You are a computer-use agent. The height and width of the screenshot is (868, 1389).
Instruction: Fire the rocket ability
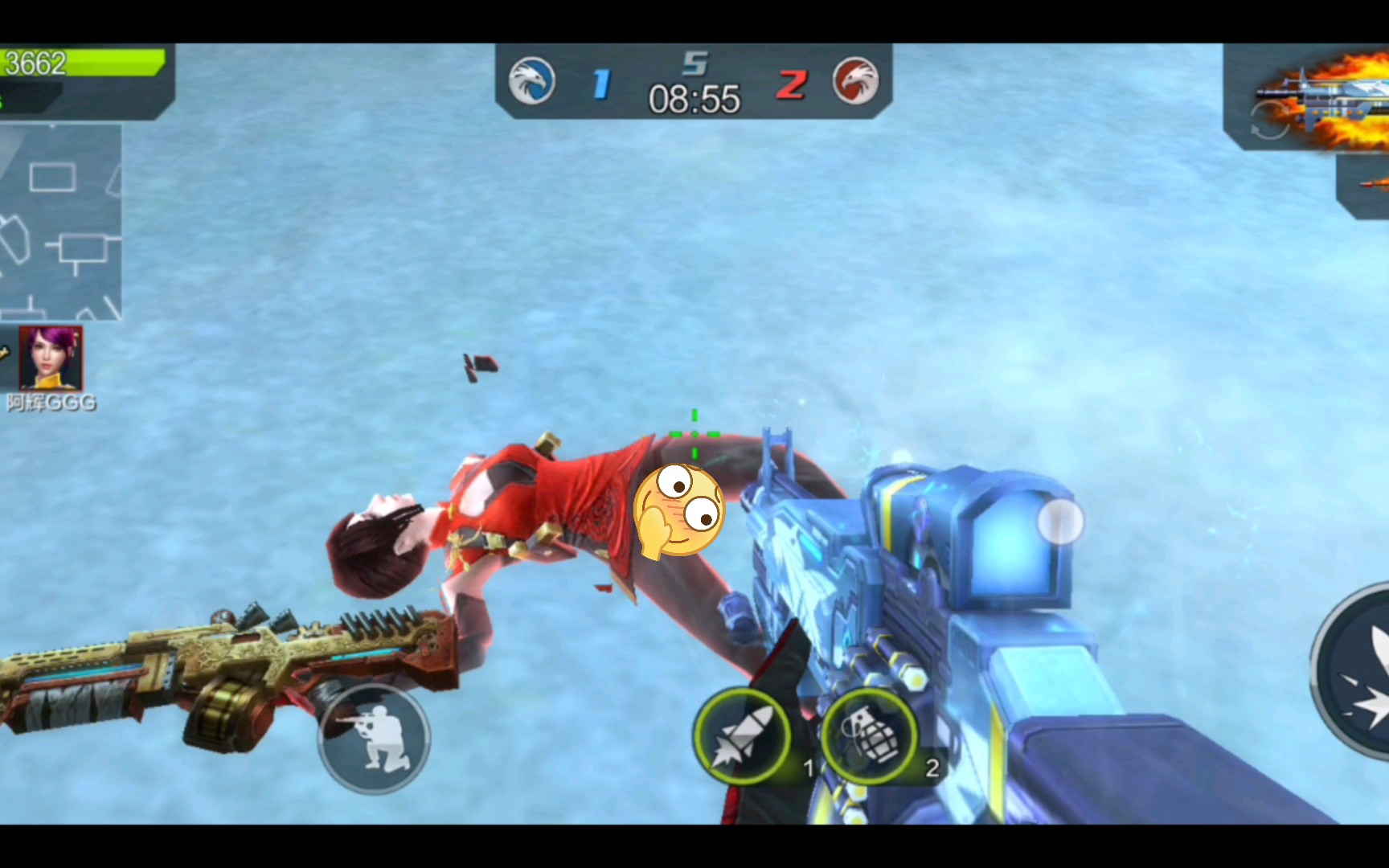(741, 735)
